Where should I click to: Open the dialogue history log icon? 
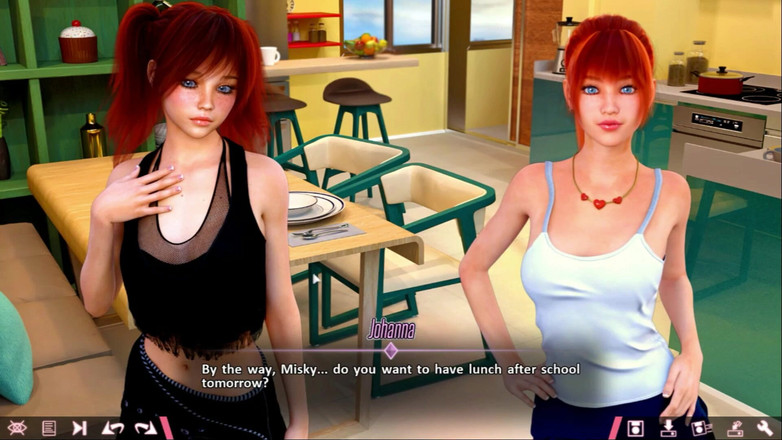[49, 428]
